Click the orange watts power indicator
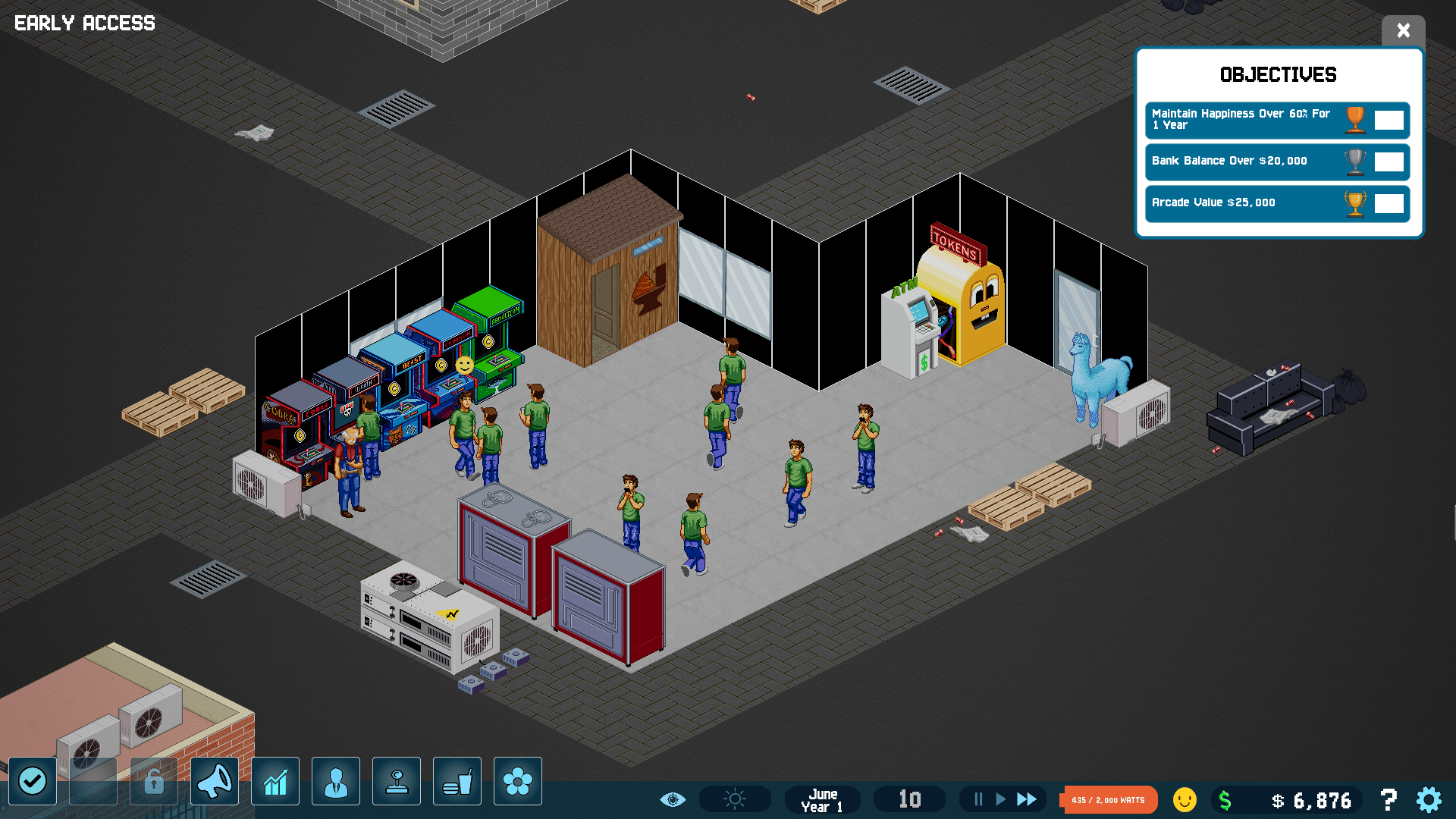 (x=1109, y=800)
